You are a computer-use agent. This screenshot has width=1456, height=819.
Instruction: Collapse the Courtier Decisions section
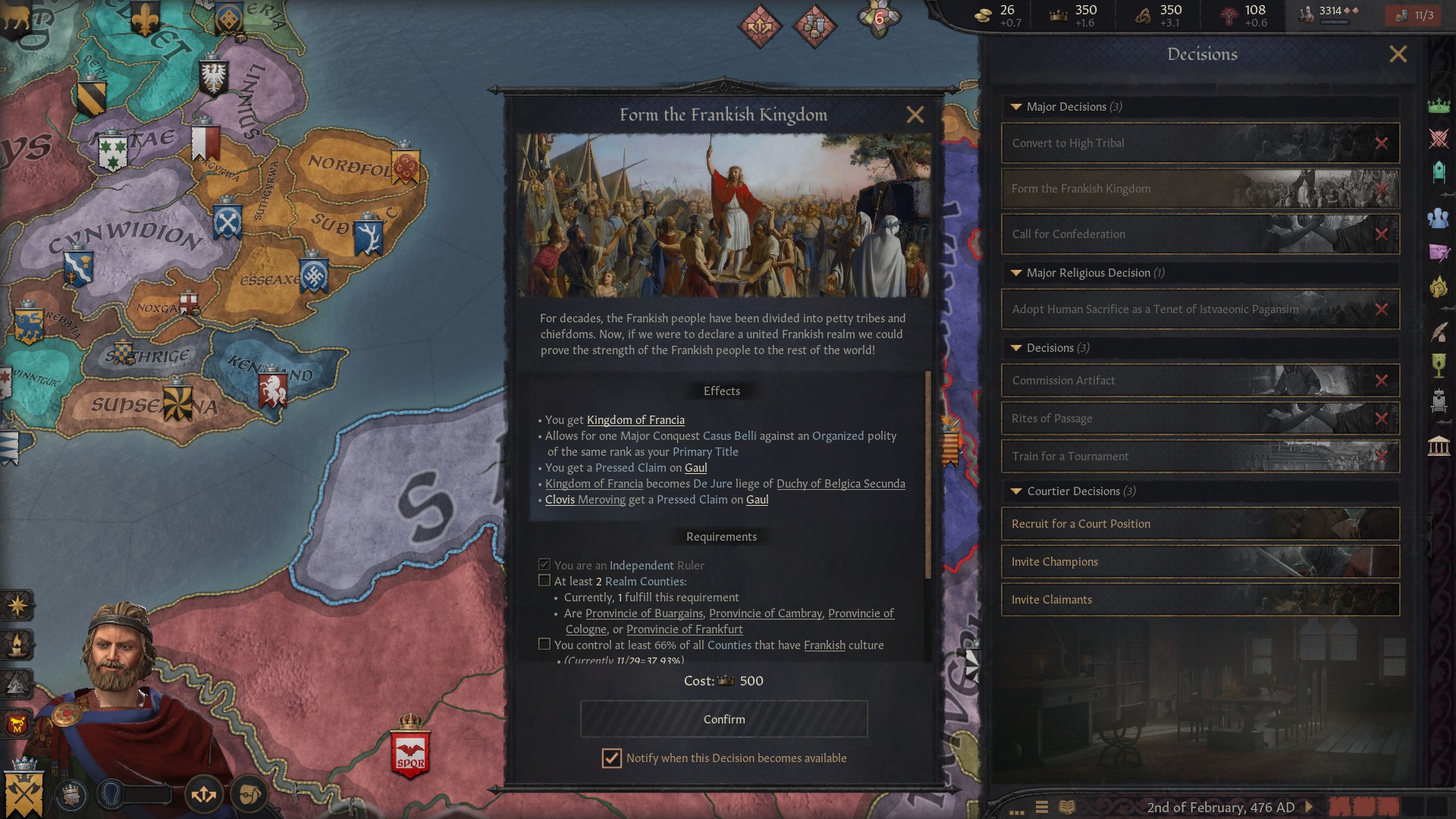1016,491
